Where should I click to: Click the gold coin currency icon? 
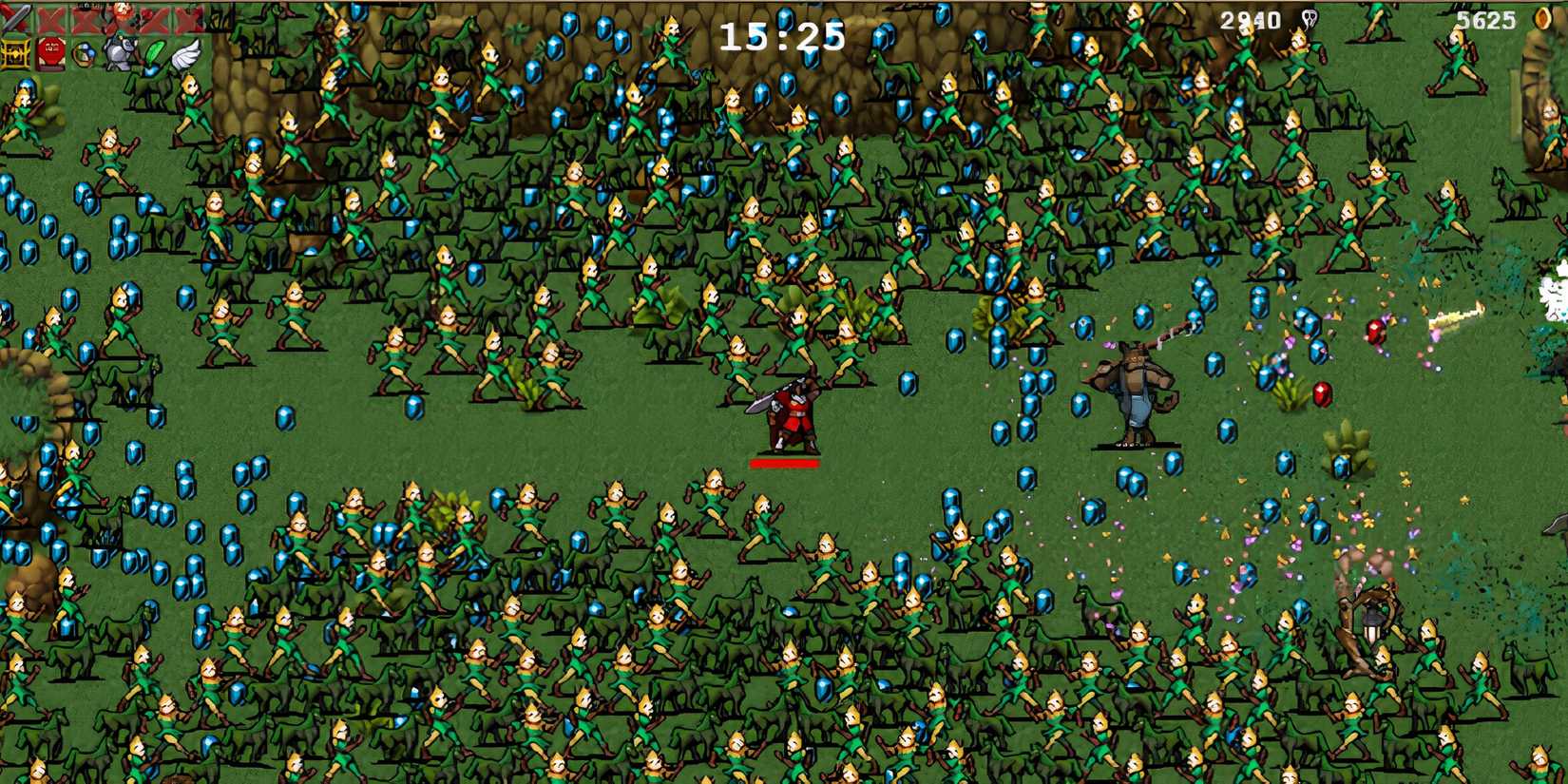click(x=1543, y=18)
